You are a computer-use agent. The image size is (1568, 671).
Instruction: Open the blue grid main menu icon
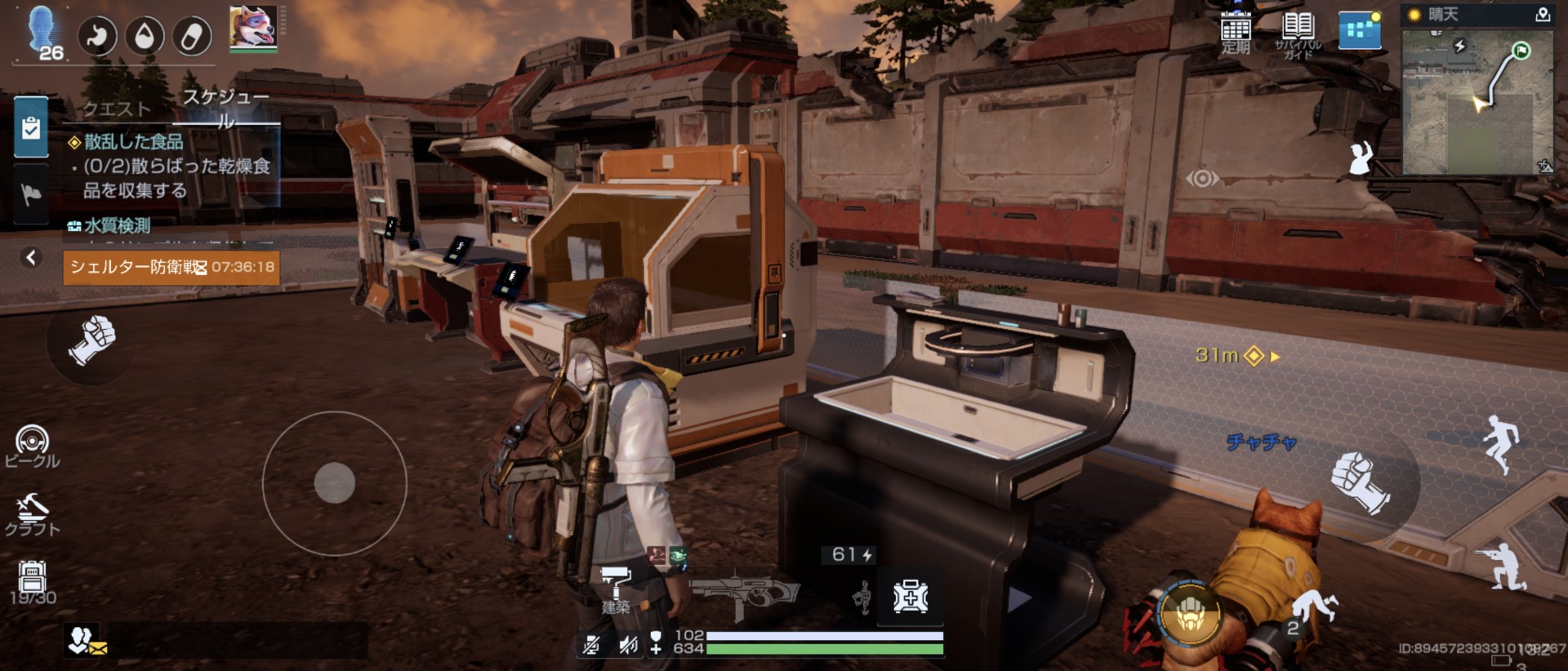click(1360, 31)
